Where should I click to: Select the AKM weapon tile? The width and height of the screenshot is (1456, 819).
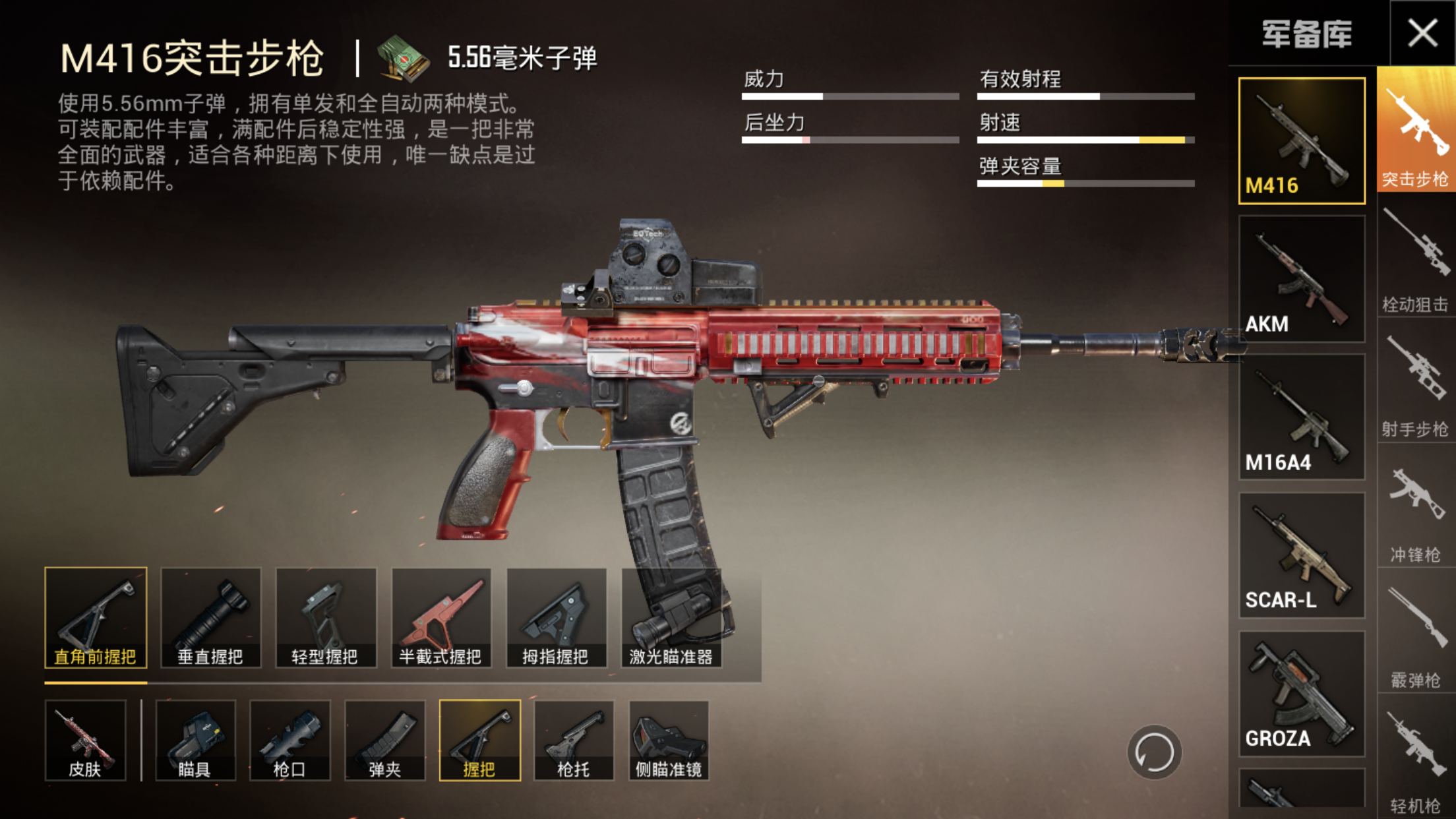[1302, 279]
